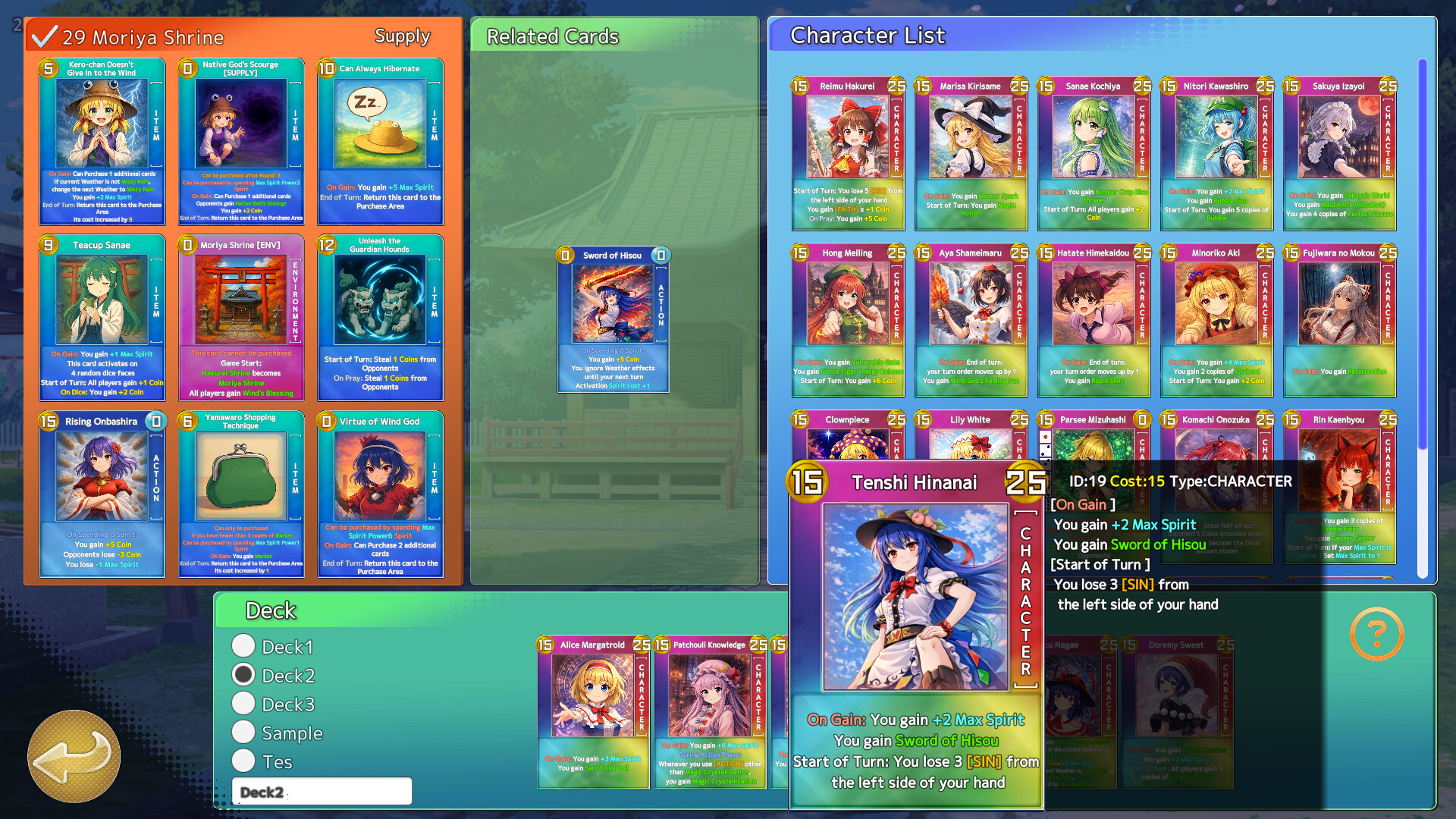Select Patchouli Knowledge in the Deck panel

coord(710,713)
